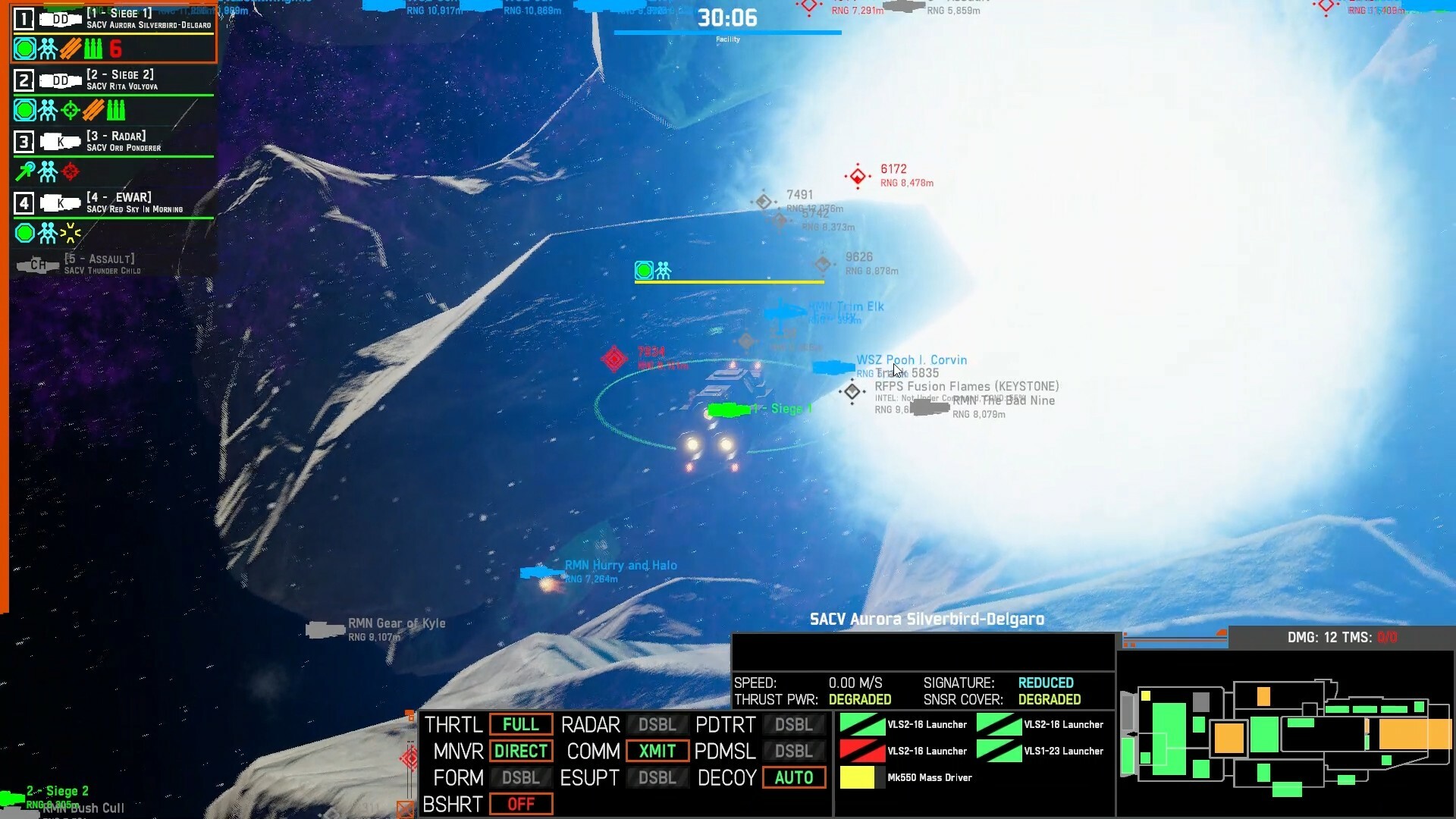Click the contact WSZ Pooh I. Corvin
This screenshot has width=1456, height=819.
pos(912,359)
